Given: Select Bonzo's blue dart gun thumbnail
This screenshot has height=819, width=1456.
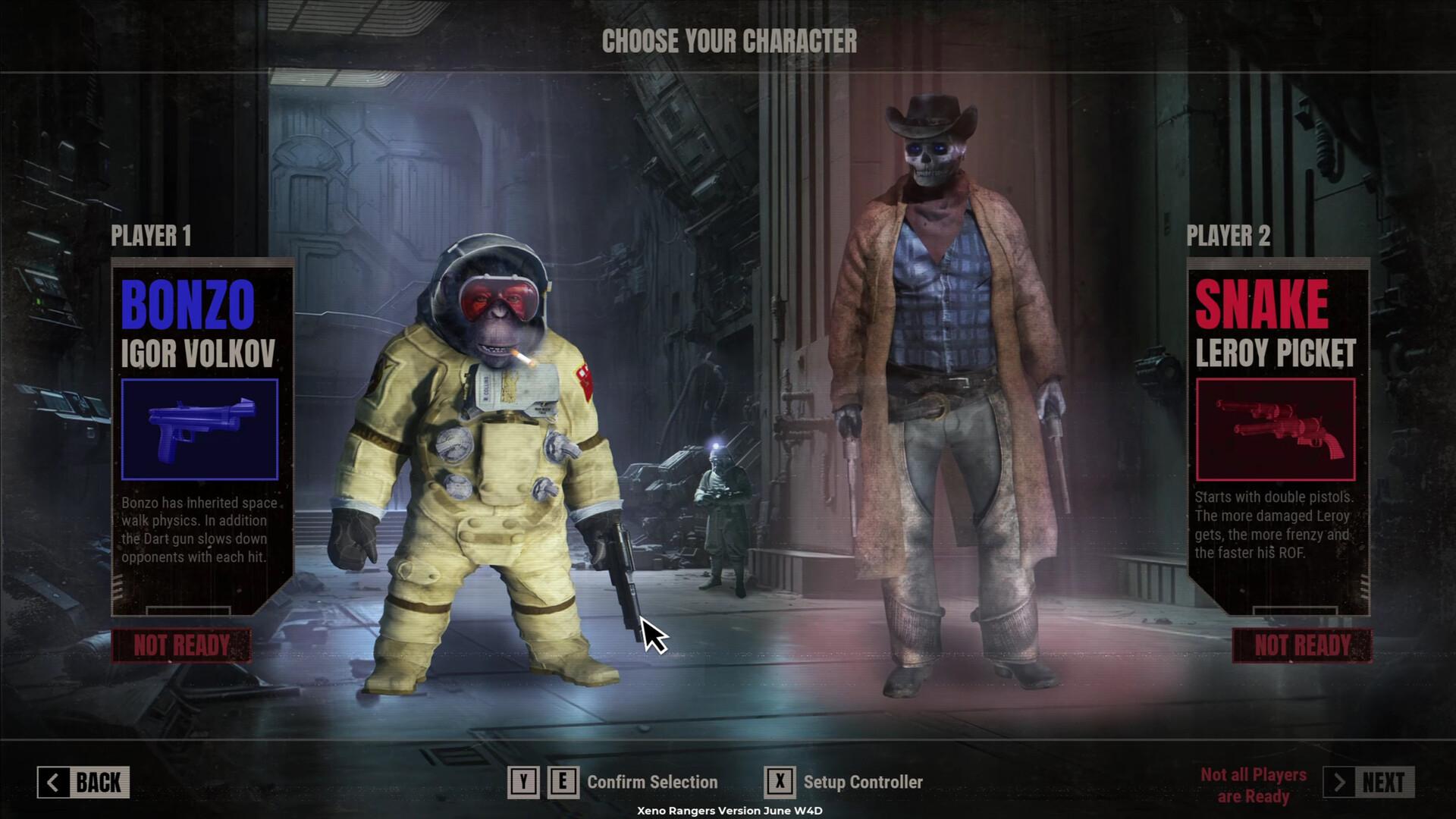Looking at the screenshot, I should click(x=199, y=429).
